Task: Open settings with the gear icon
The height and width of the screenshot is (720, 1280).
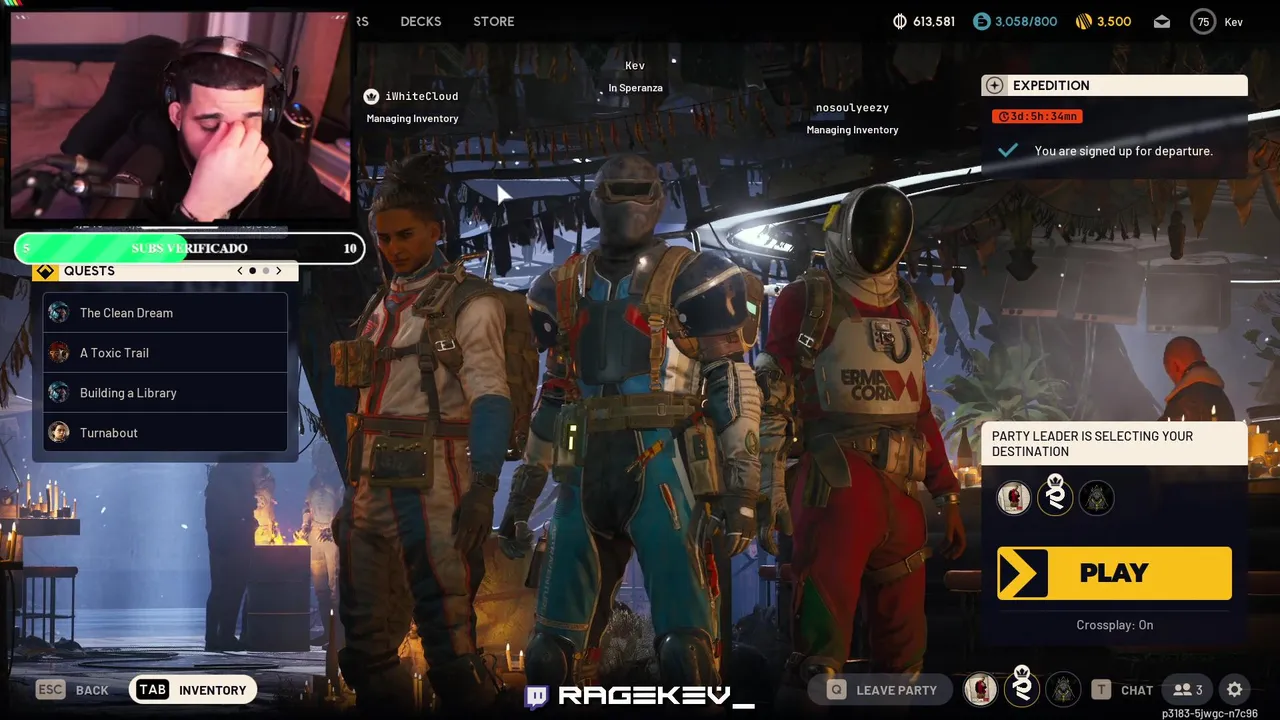Action: point(1235,690)
